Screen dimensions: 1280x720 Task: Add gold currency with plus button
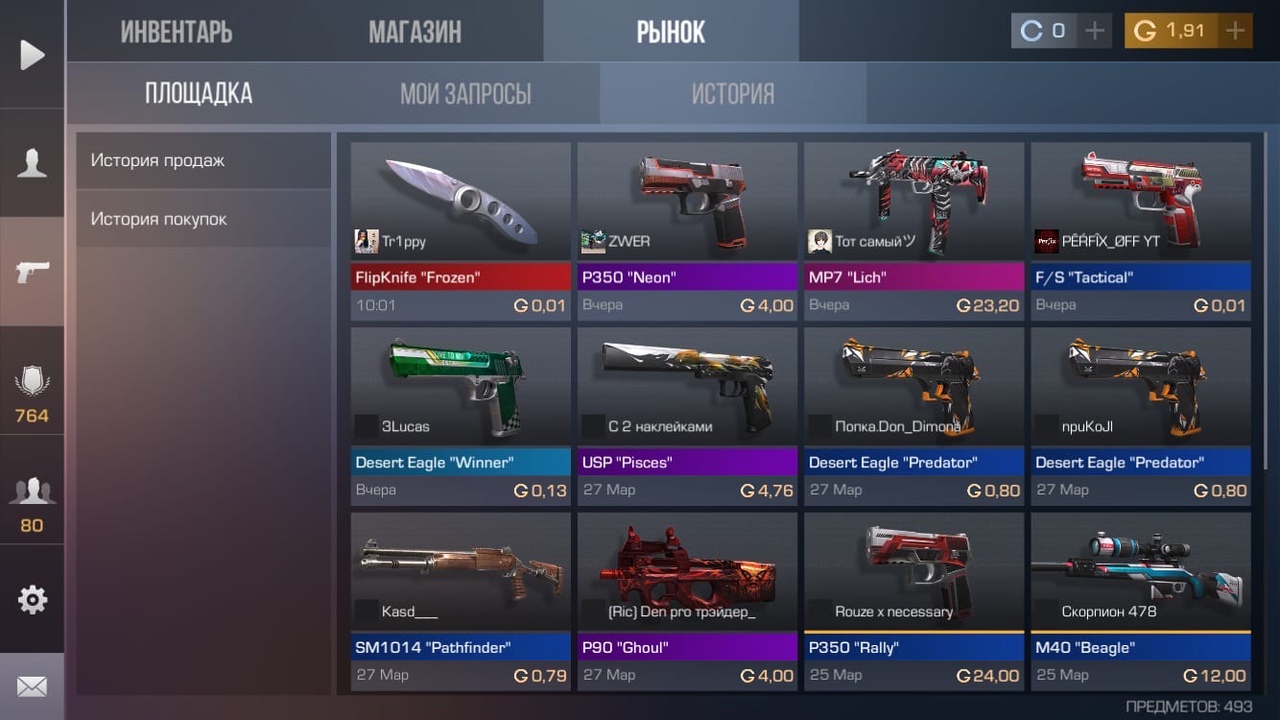tap(1236, 31)
